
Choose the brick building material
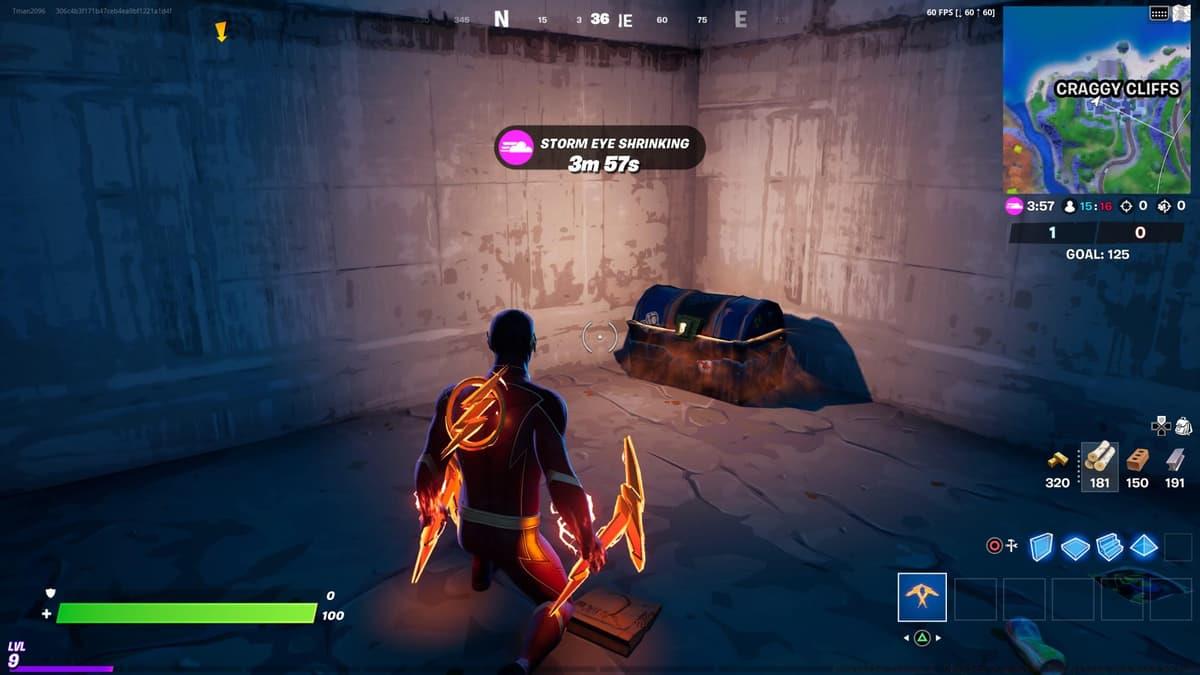[x=1137, y=459]
